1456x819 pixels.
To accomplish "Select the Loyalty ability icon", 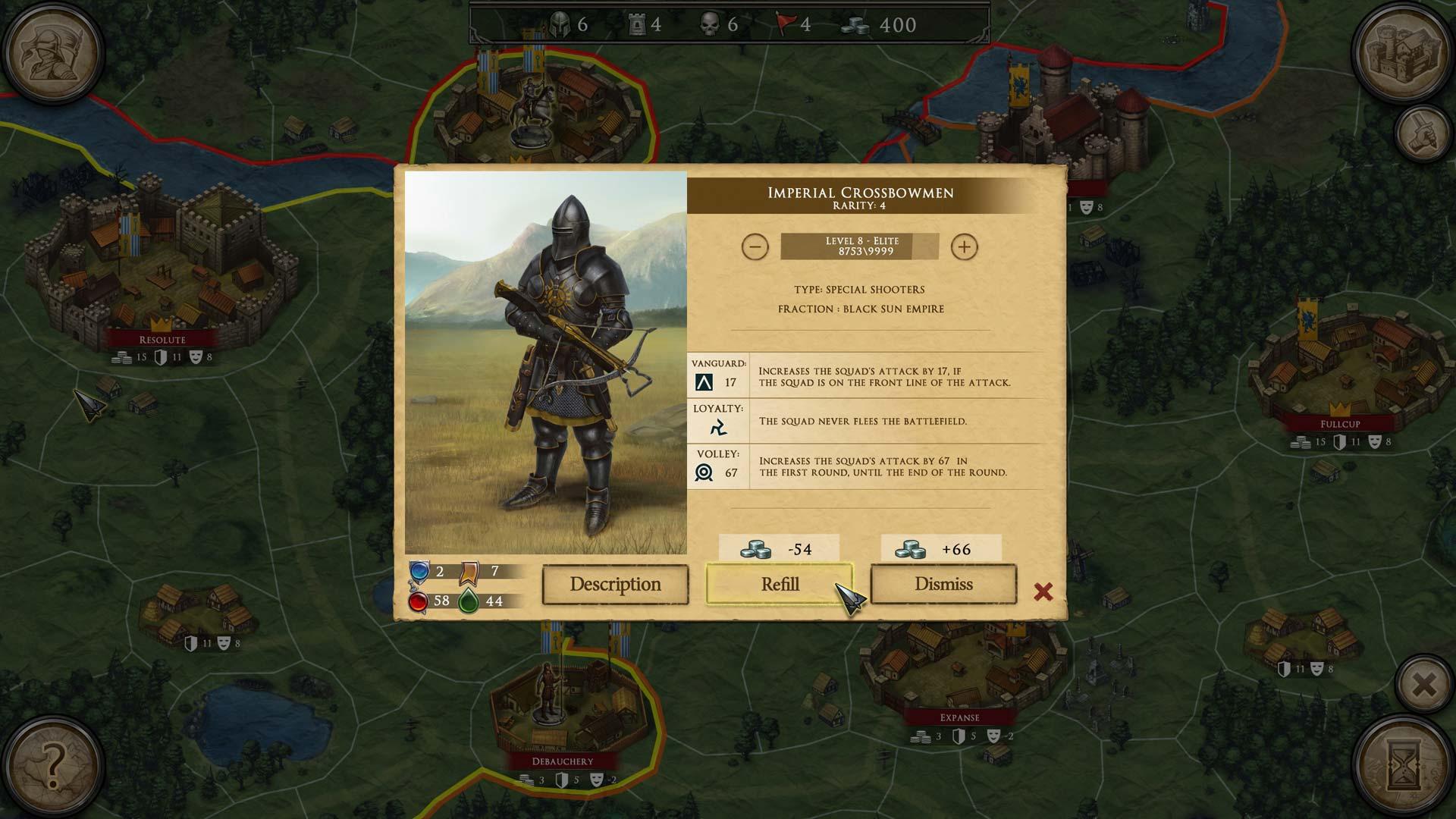I will (717, 428).
